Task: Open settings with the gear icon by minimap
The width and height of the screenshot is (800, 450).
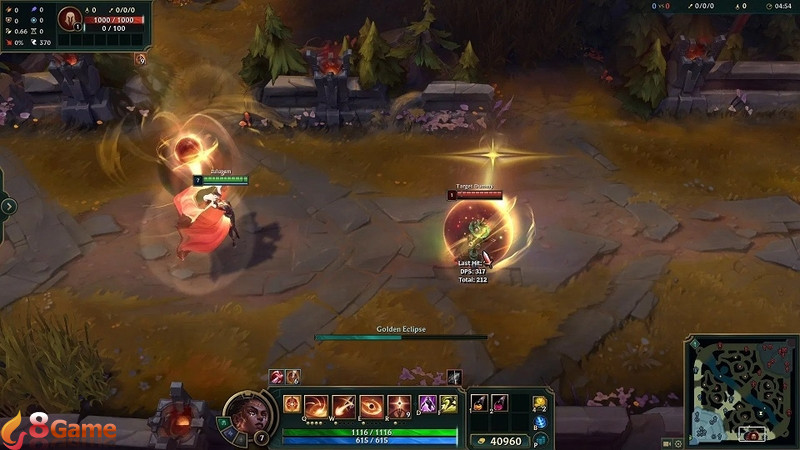Action: pyautogui.click(x=678, y=441)
